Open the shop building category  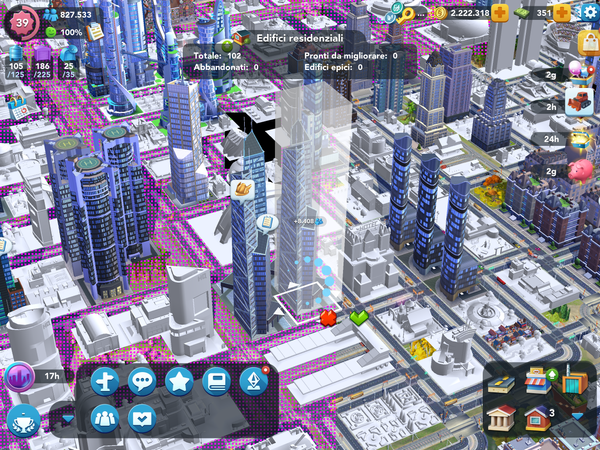click(539, 382)
